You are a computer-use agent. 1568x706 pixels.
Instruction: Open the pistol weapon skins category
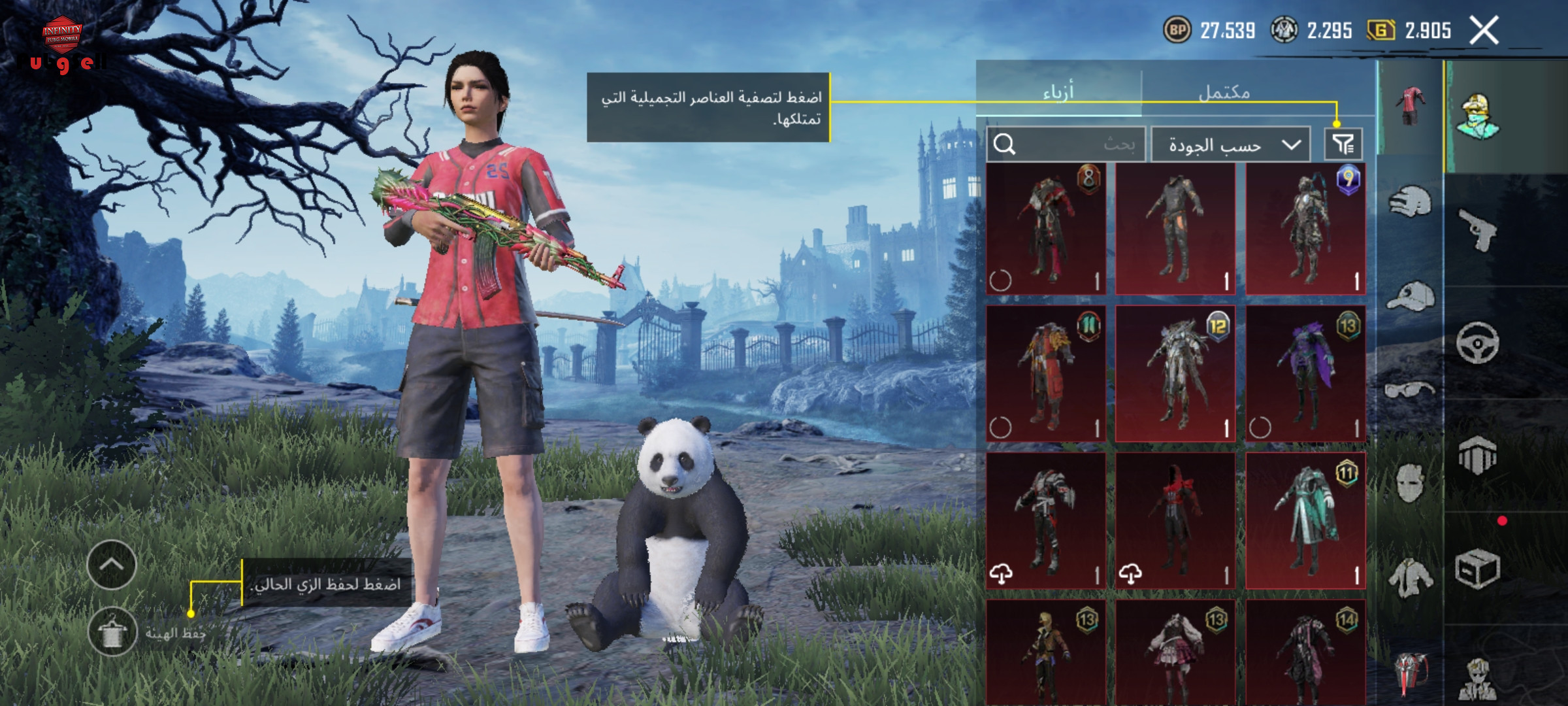point(1478,229)
